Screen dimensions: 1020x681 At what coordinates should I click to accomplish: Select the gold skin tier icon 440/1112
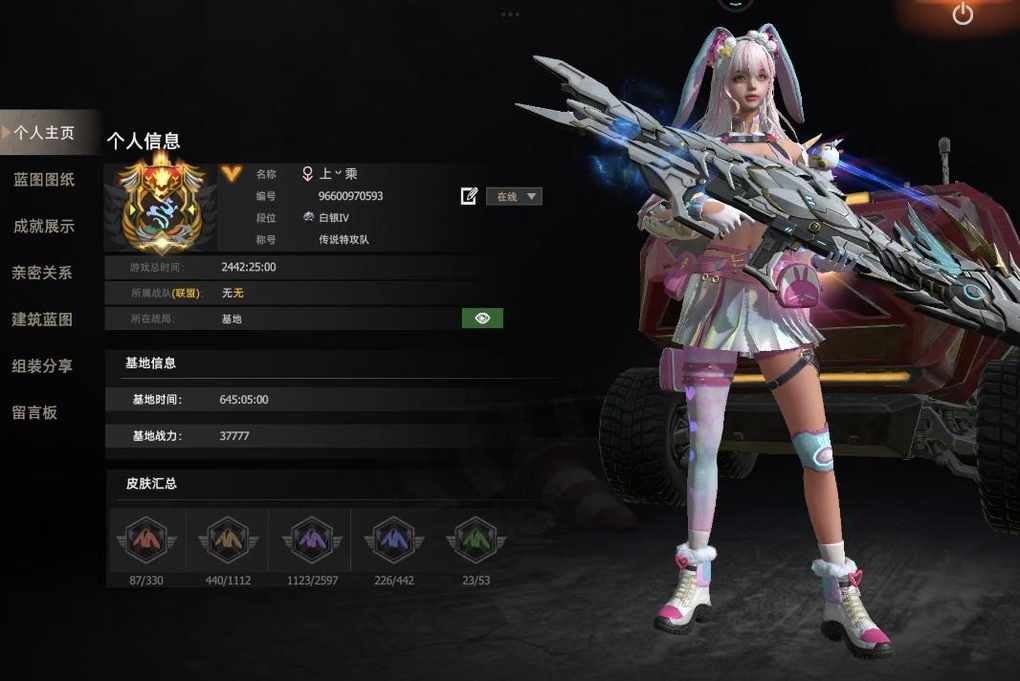(228, 540)
